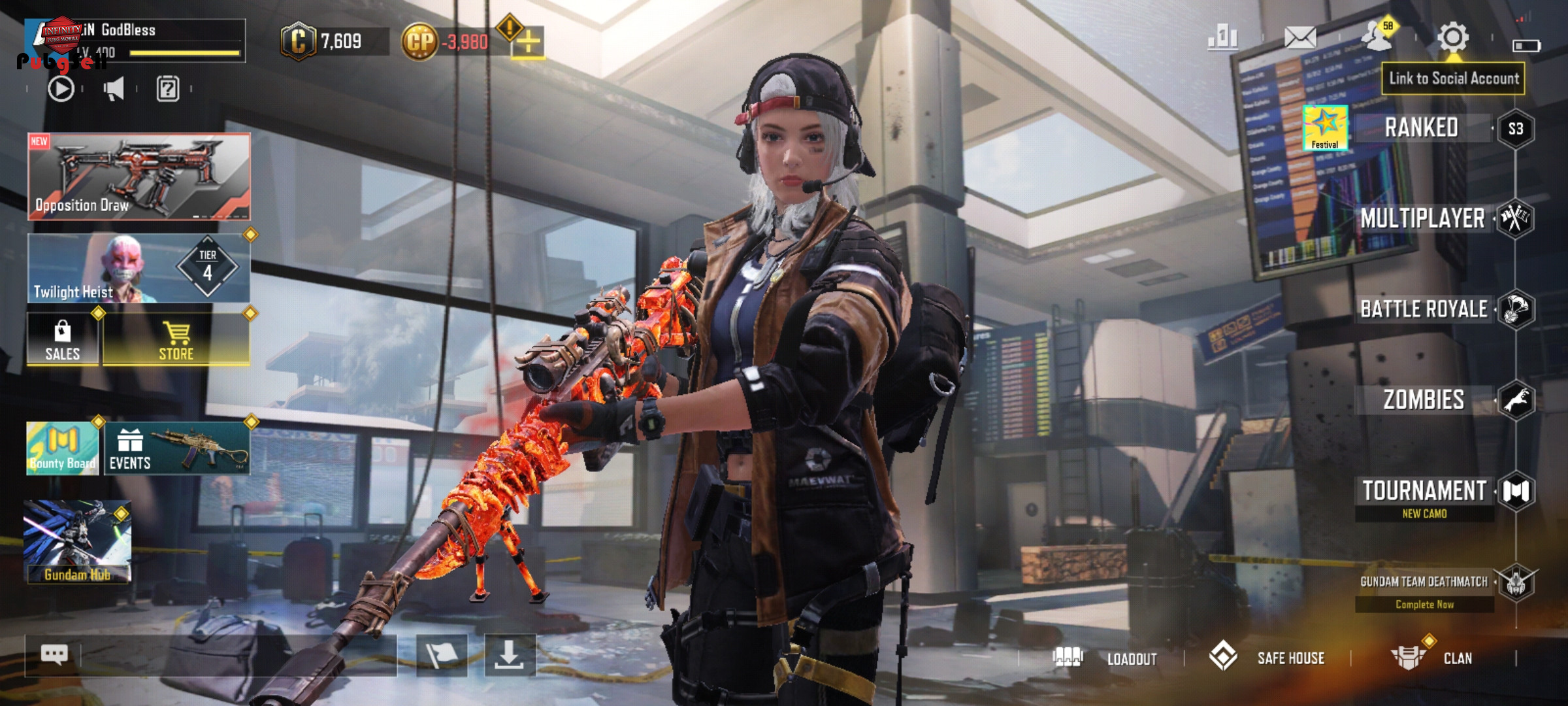Open the Opposition Draw banner
The height and width of the screenshot is (706, 1568).
coord(139,176)
